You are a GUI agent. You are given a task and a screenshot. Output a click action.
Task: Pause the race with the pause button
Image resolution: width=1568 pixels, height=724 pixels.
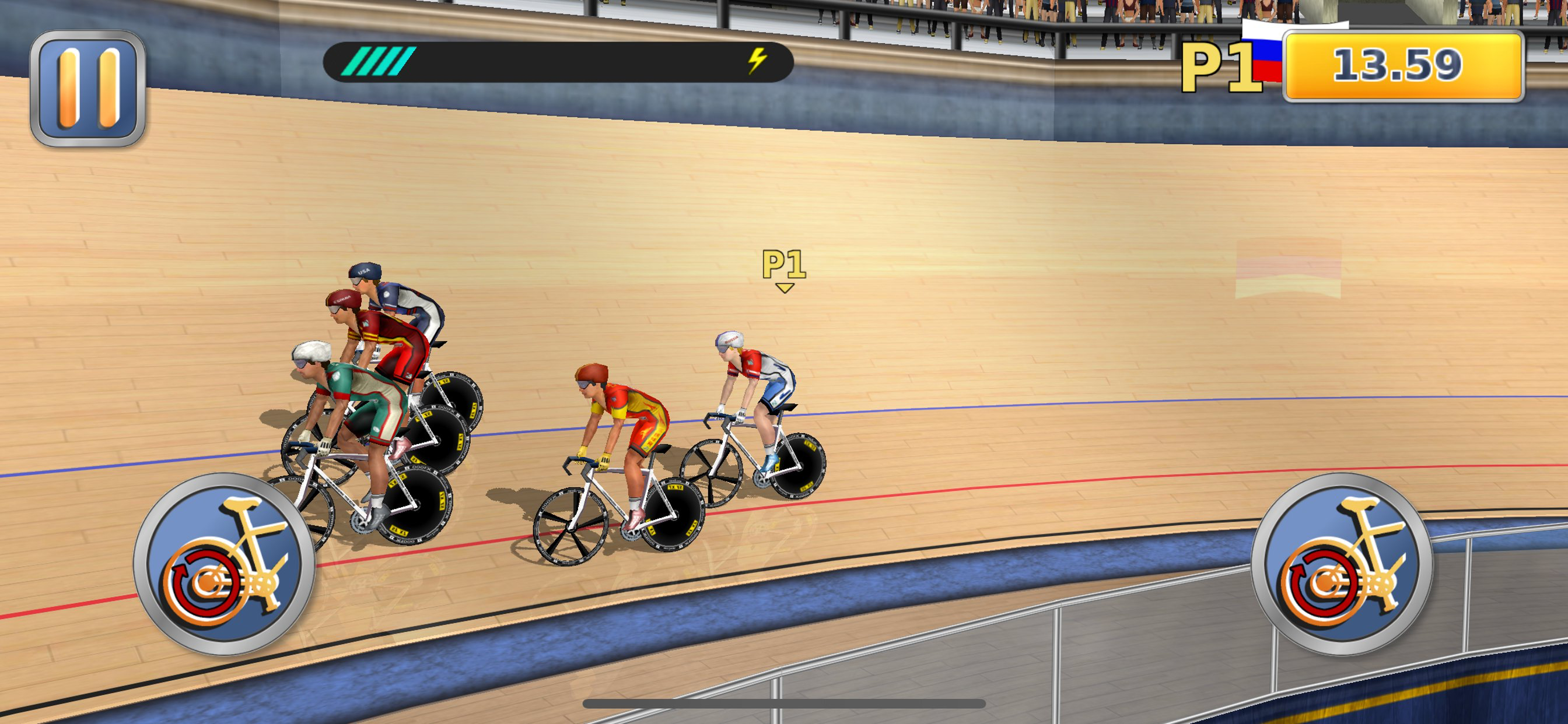pyautogui.click(x=87, y=88)
